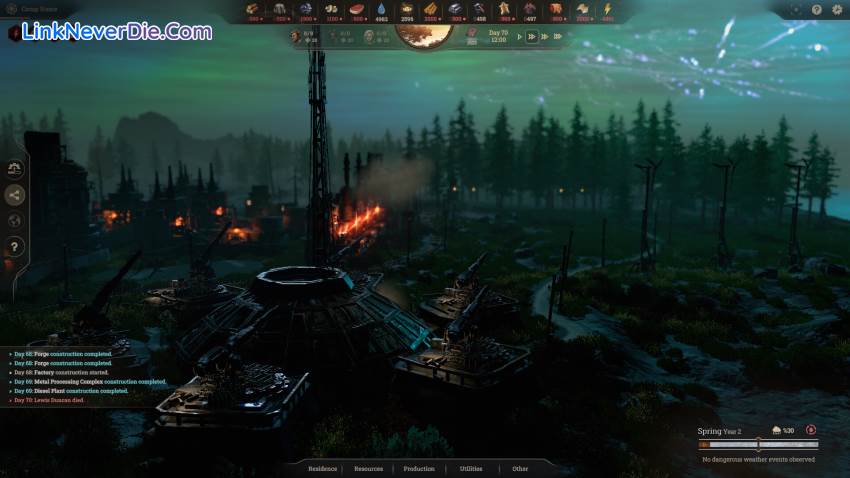This screenshot has width=850, height=478.
Task: Switch to the Resources build category
Action: (x=368, y=468)
